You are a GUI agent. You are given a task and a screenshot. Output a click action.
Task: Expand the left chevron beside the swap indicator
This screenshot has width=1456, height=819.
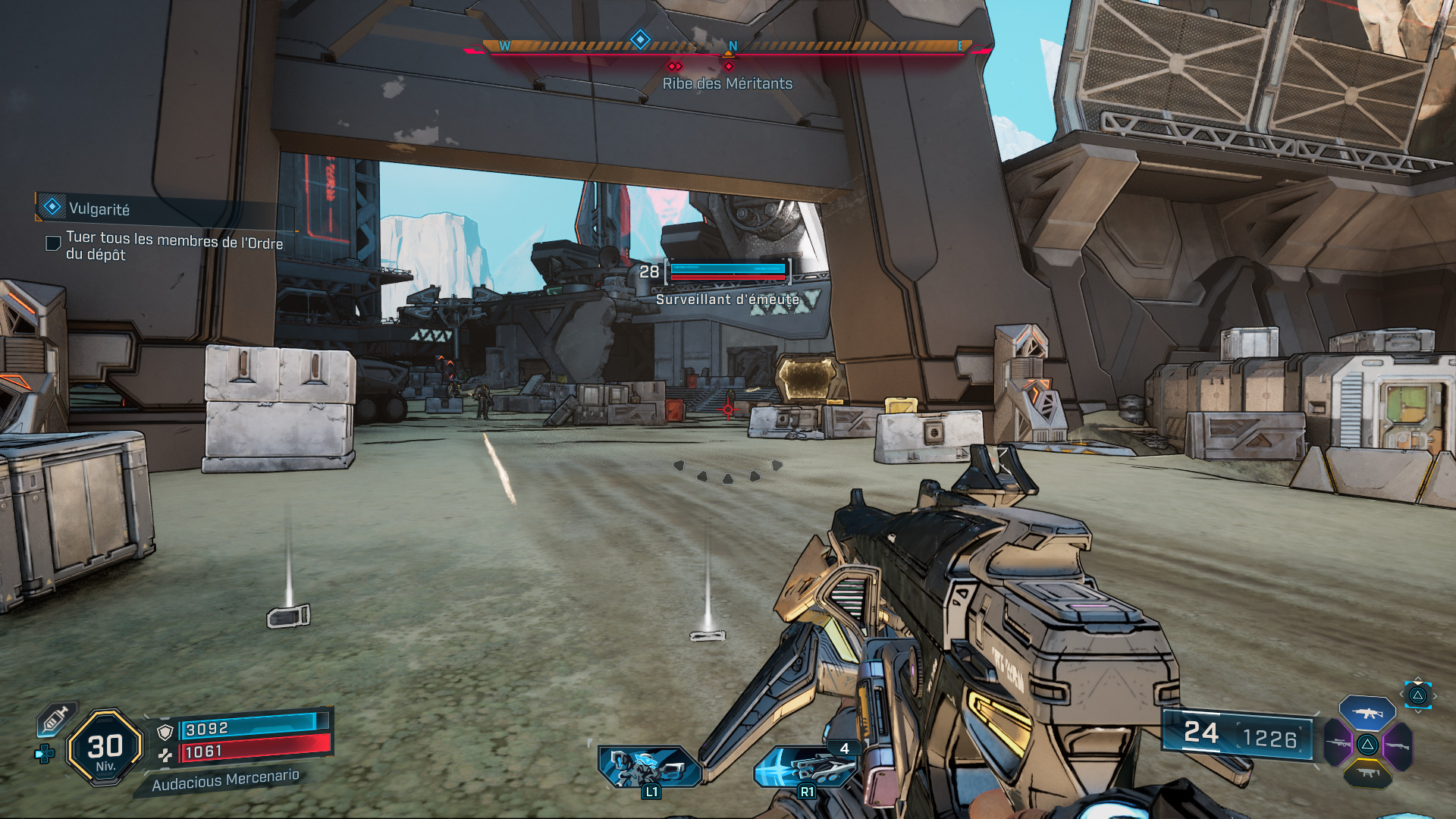pyautogui.click(x=1401, y=694)
